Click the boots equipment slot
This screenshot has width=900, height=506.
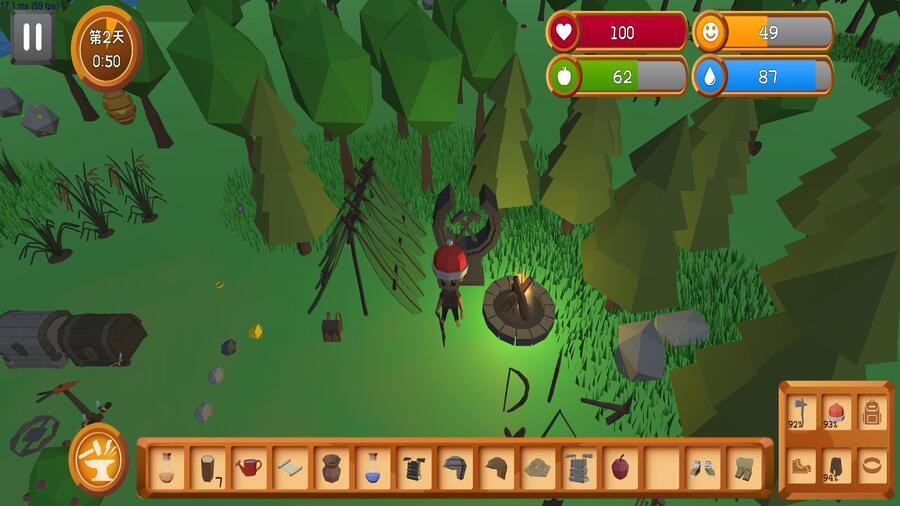click(x=801, y=465)
